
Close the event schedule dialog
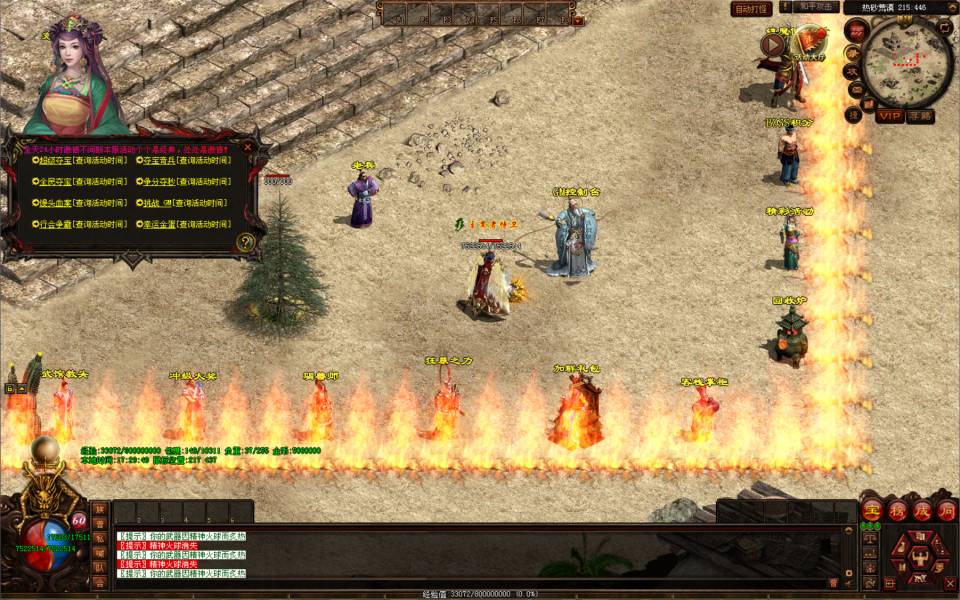point(248,146)
